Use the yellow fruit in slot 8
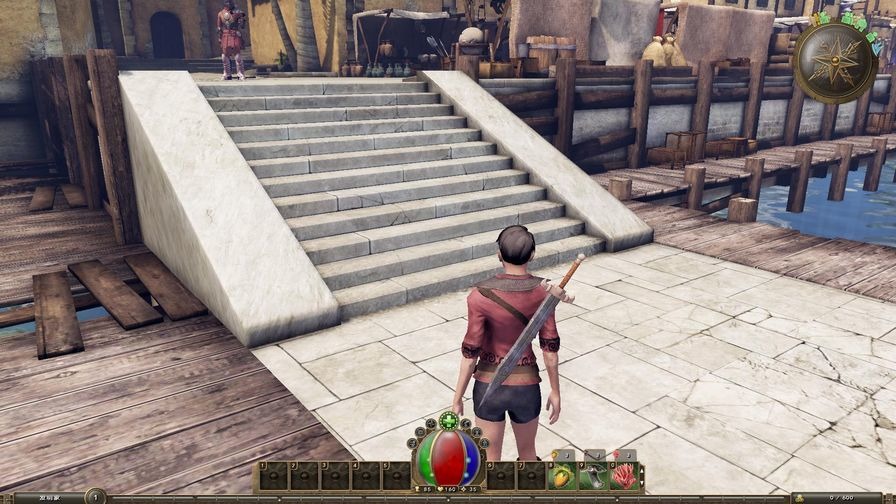The width and height of the screenshot is (896, 504). (562, 477)
